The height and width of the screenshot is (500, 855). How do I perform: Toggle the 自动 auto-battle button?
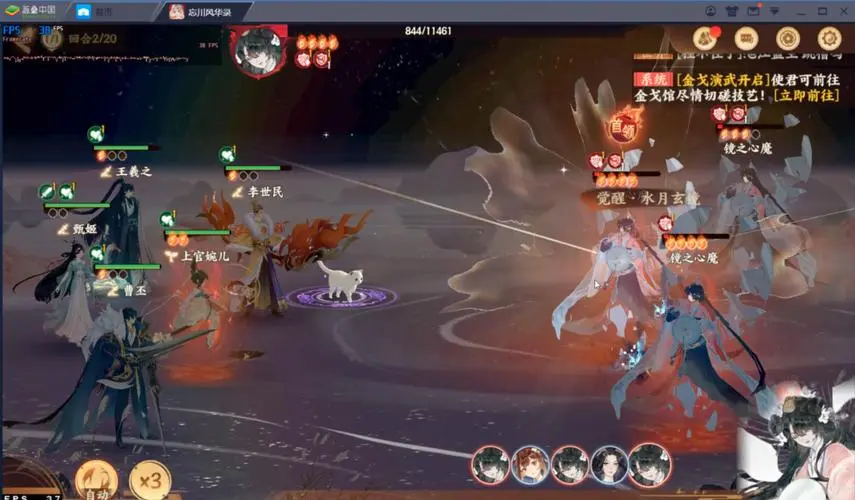click(96, 479)
